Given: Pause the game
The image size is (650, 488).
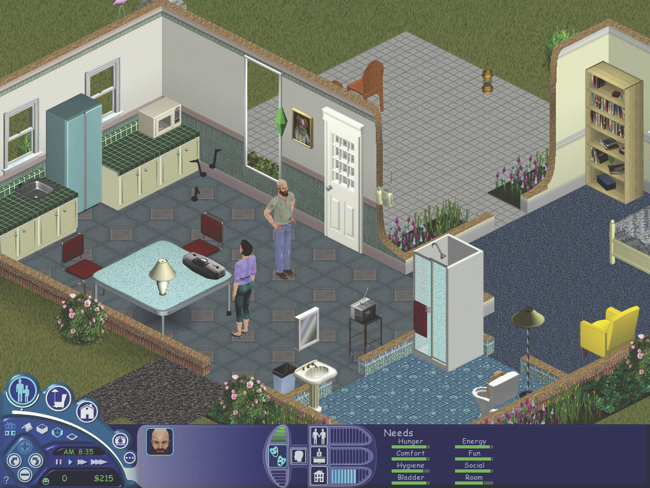Looking at the screenshot, I should pos(59,462).
